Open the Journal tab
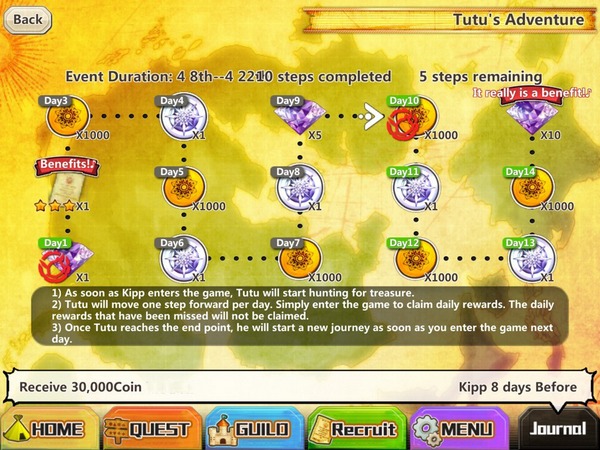The height and width of the screenshot is (450, 600). click(x=556, y=428)
